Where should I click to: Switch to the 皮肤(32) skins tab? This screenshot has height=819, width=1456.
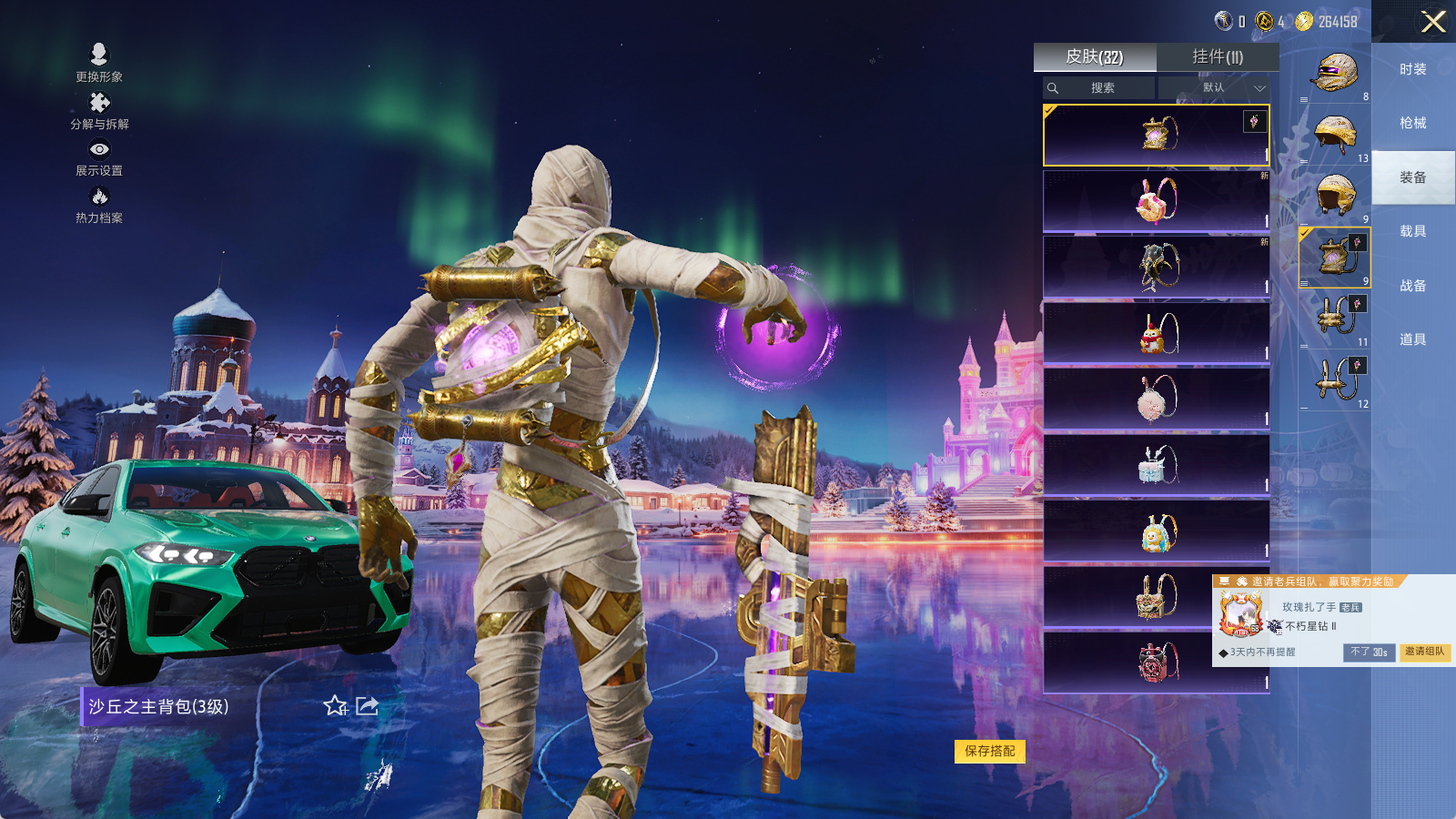1095,57
